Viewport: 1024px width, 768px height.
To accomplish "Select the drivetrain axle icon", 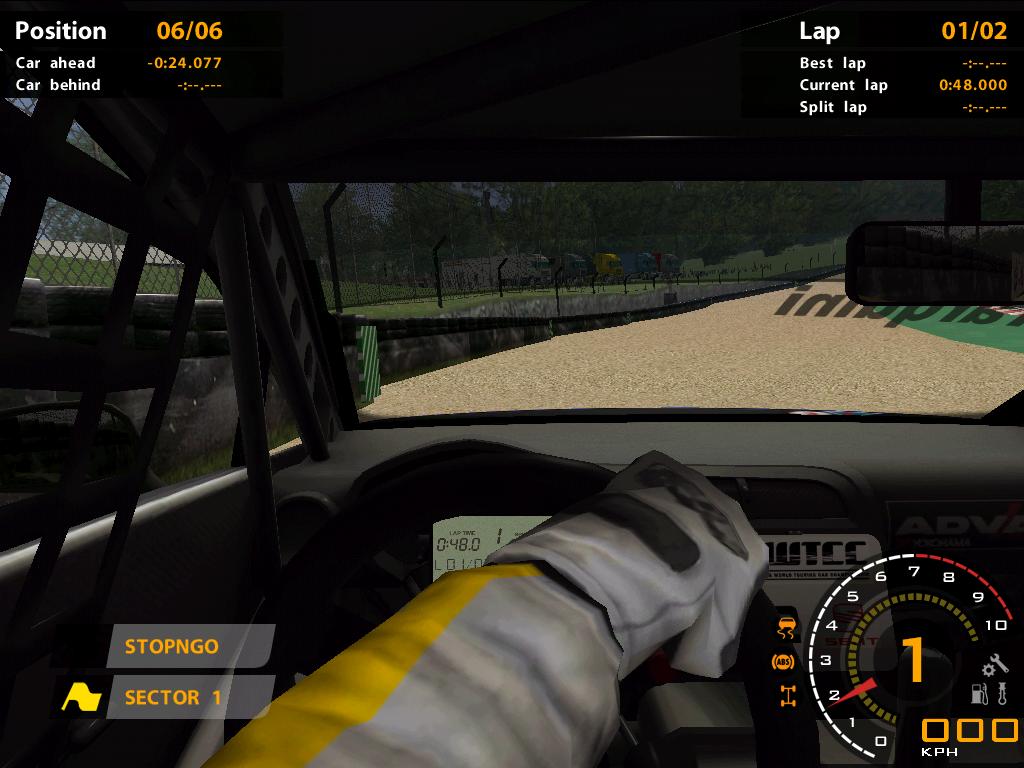I will pos(788,696).
